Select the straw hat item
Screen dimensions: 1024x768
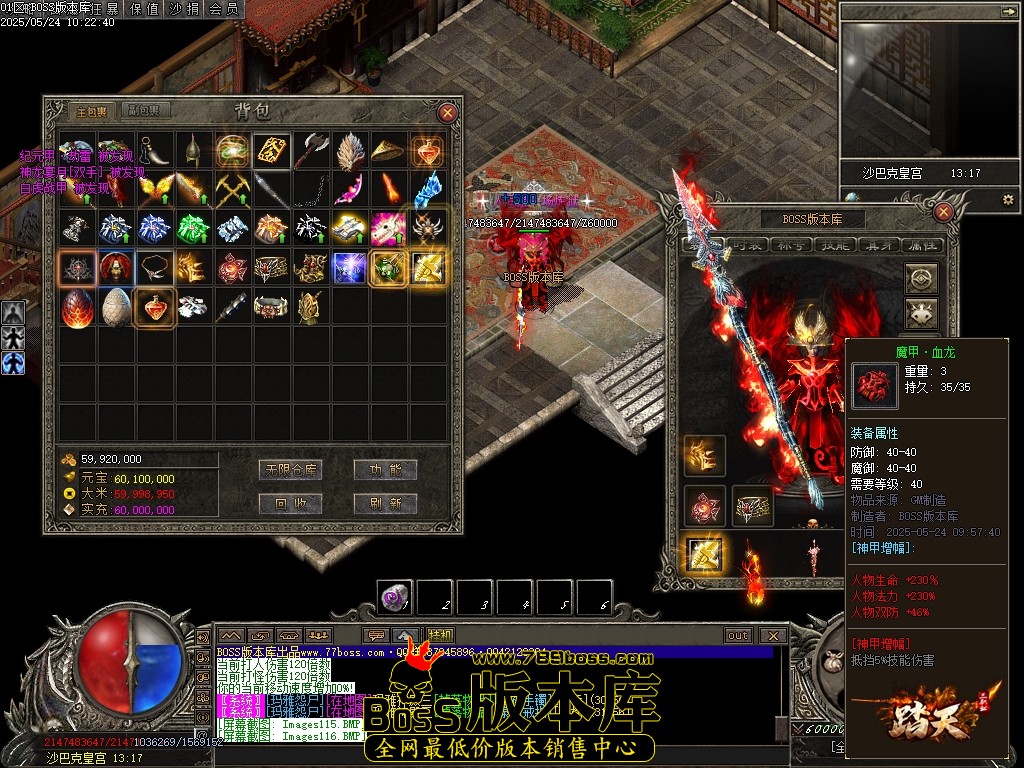pyautogui.click(x=389, y=150)
